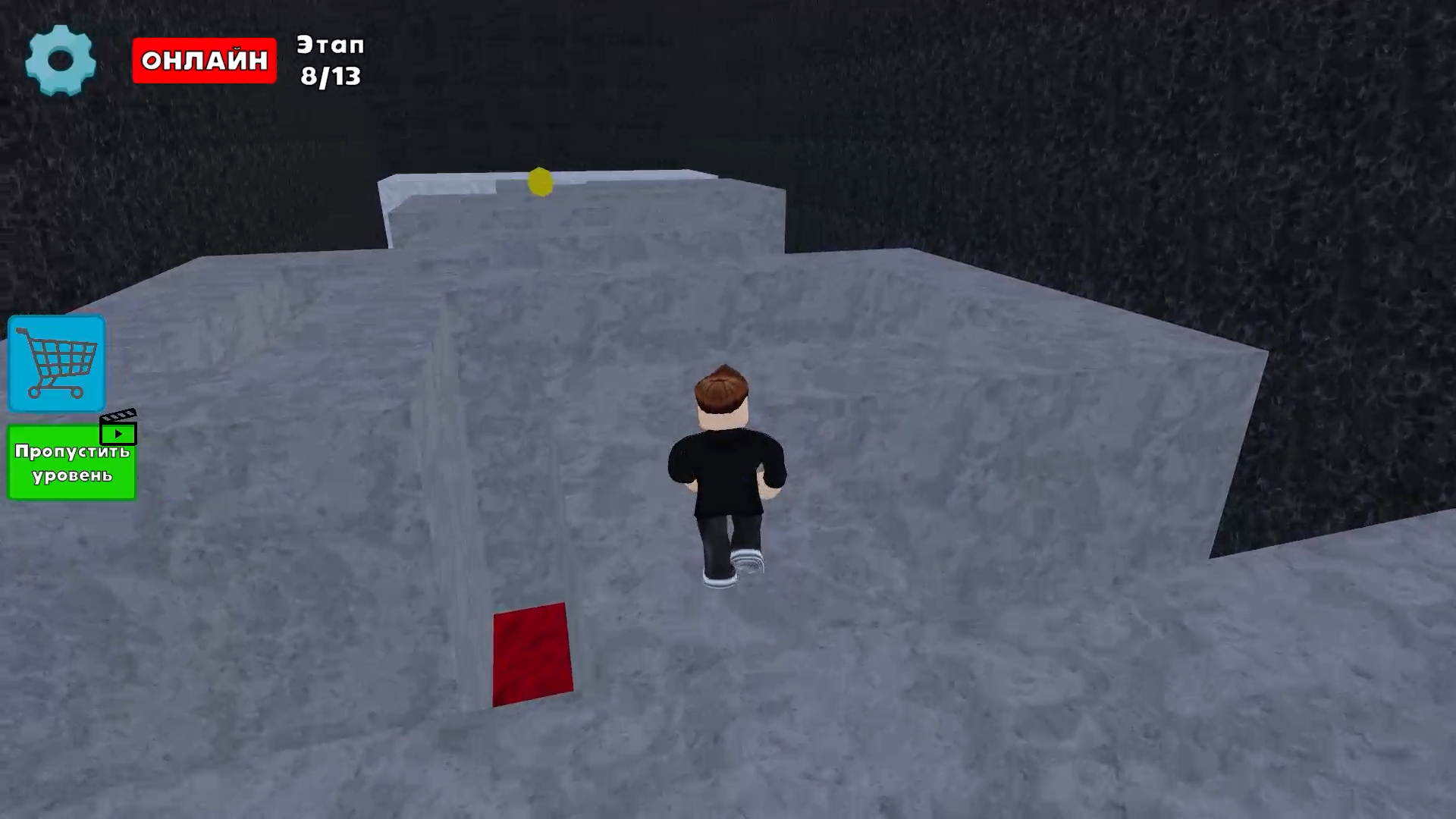Collect the yellow coin
Image resolution: width=1456 pixels, height=819 pixels.
(x=540, y=182)
